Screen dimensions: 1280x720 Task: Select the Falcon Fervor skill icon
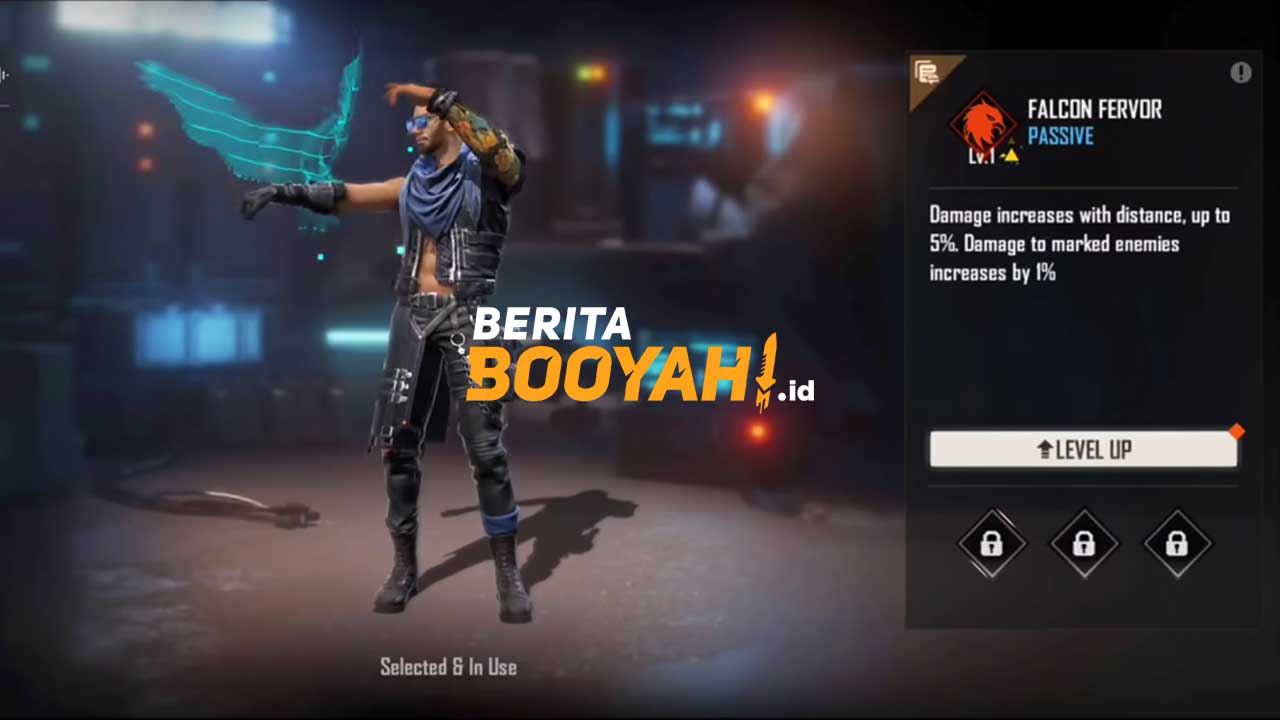click(982, 124)
